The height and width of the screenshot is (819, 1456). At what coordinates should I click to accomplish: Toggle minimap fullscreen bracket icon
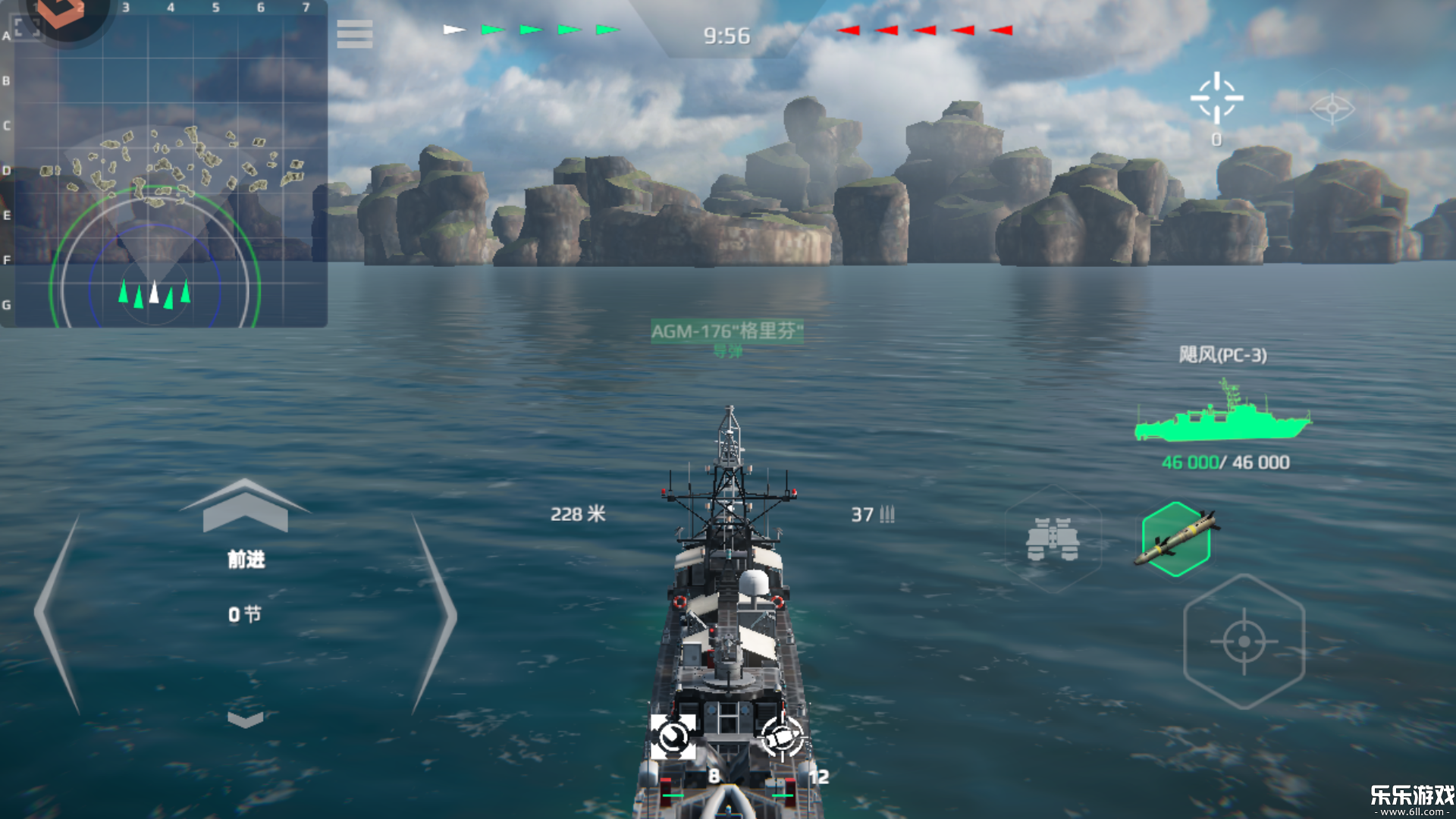(27, 26)
